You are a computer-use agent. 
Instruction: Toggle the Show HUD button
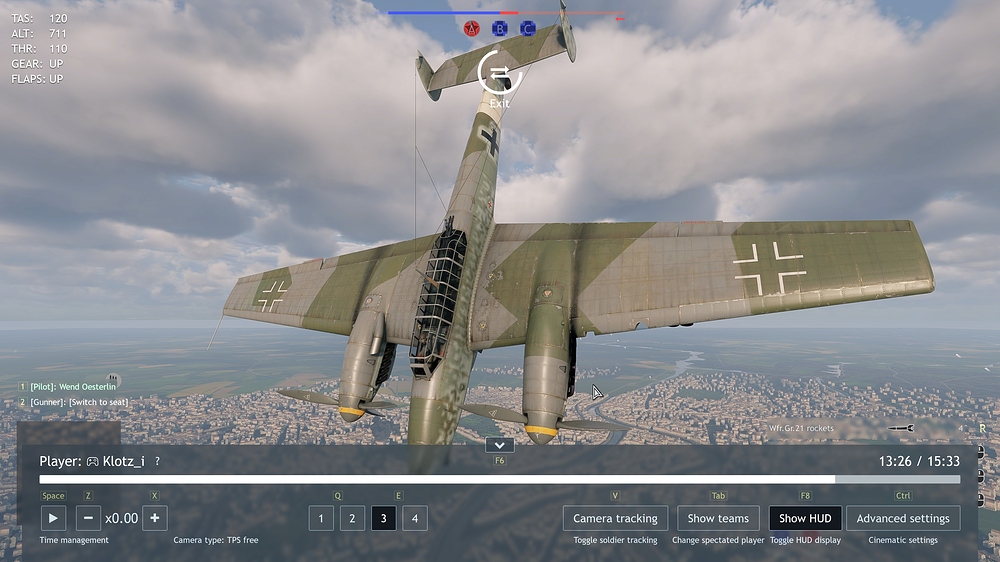805,518
